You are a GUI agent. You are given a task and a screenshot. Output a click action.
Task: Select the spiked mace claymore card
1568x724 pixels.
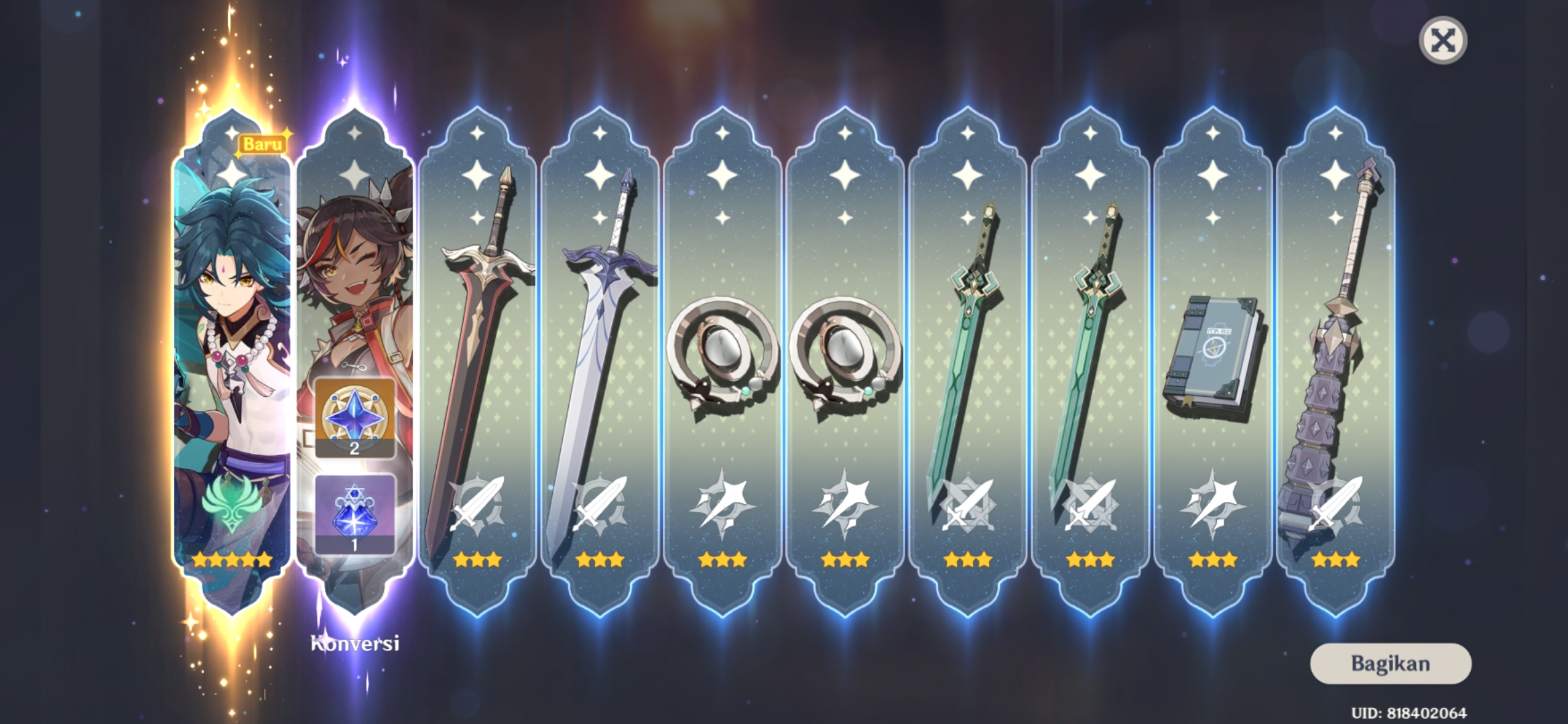click(1335, 362)
